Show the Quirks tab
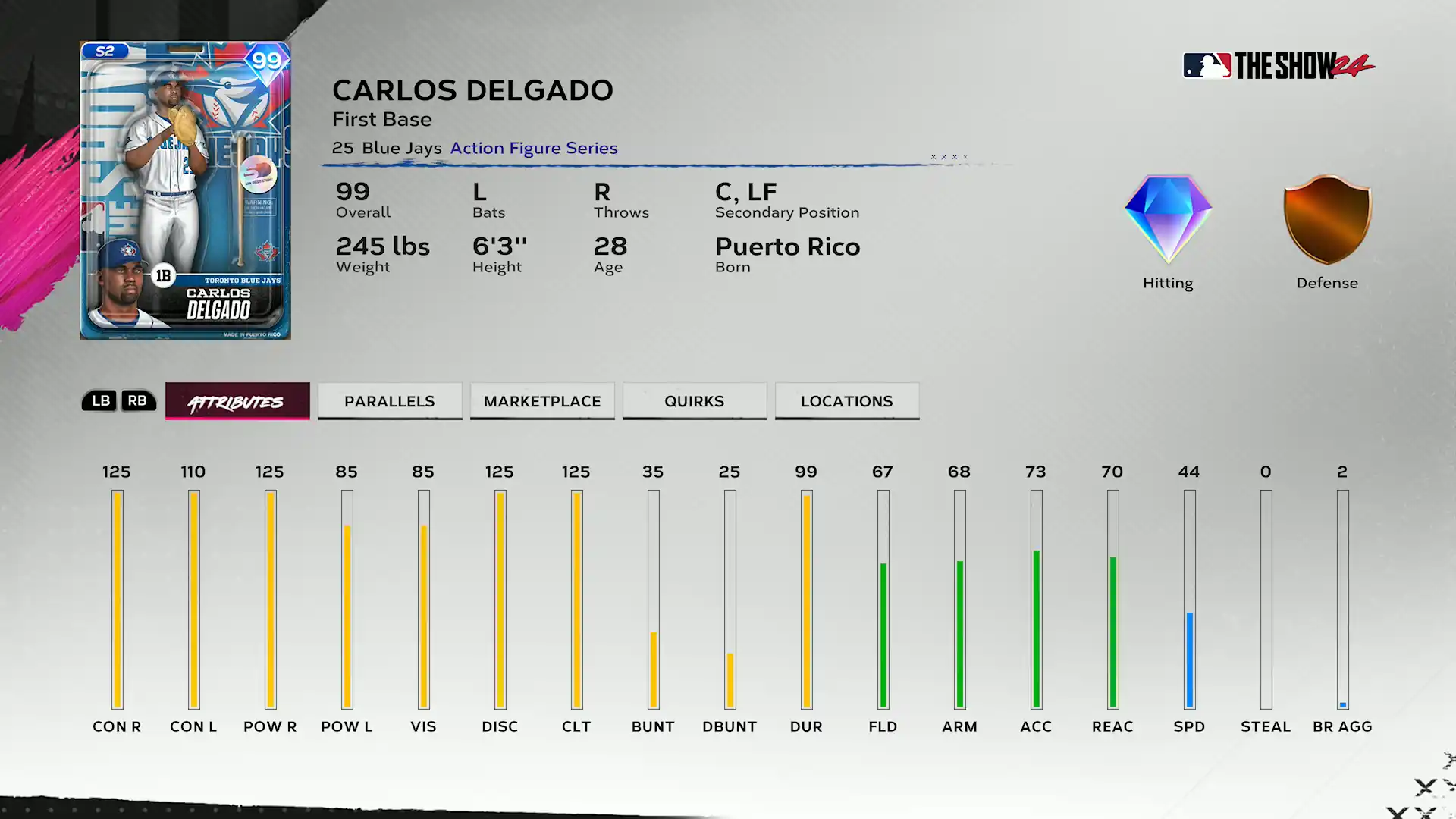 pyautogui.click(x=695, y=401)
